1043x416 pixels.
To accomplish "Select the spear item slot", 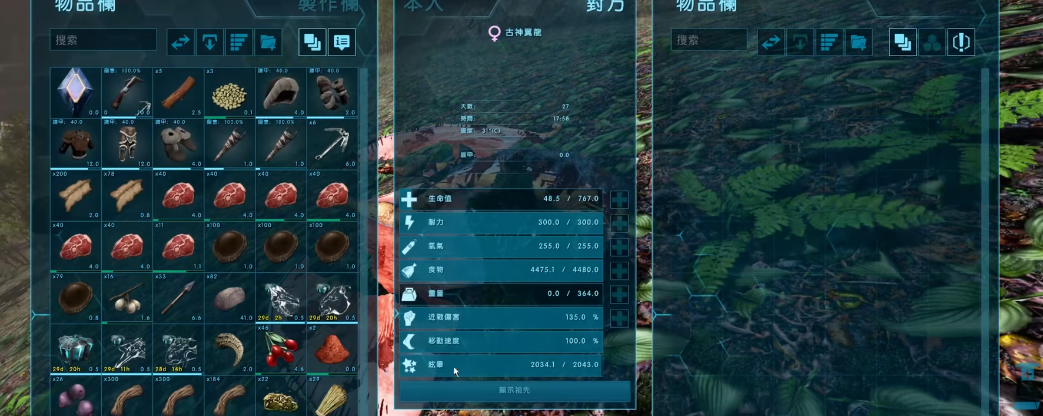I will click(x=178, y=298).
